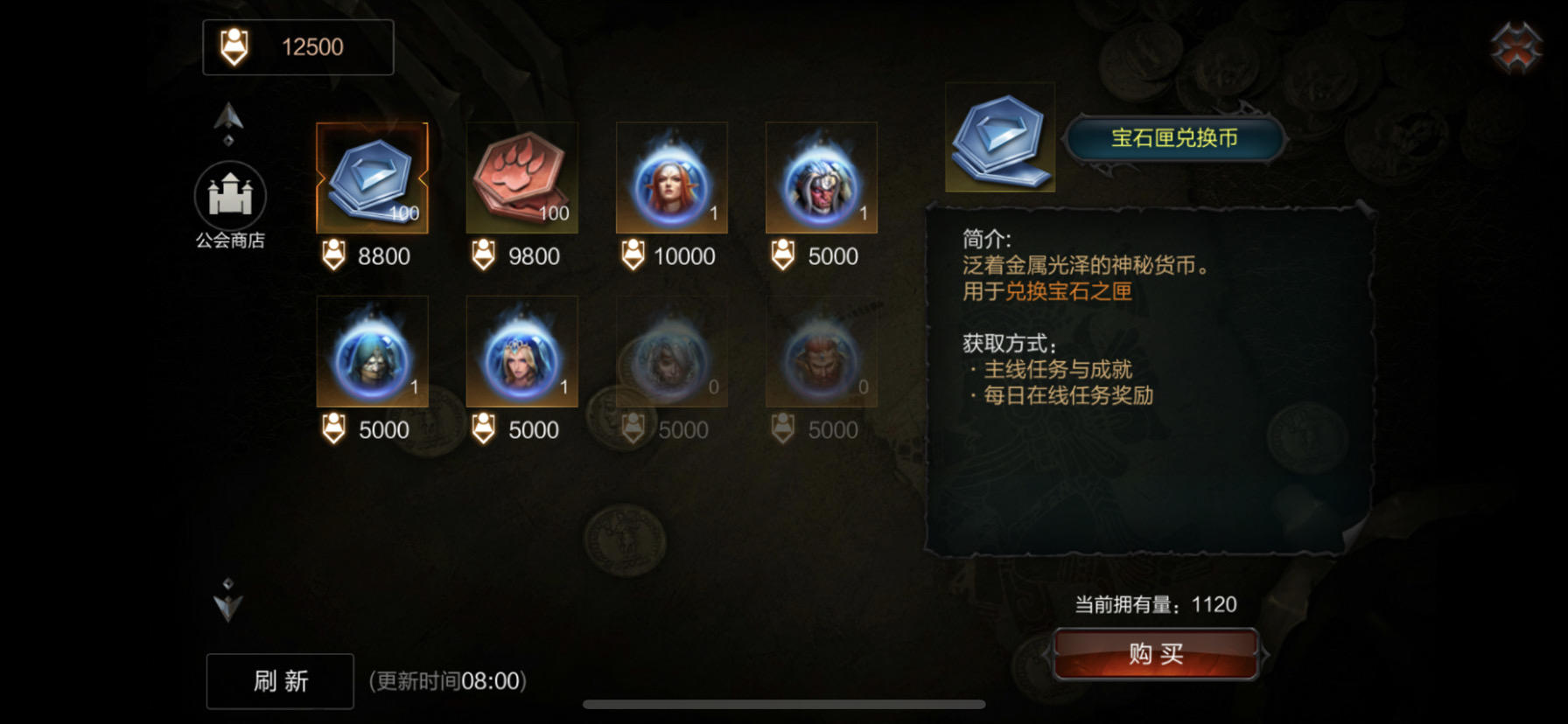Select the blonde princess portrait item
Viewport: 1568px width, 724px height.
[521, 351]
